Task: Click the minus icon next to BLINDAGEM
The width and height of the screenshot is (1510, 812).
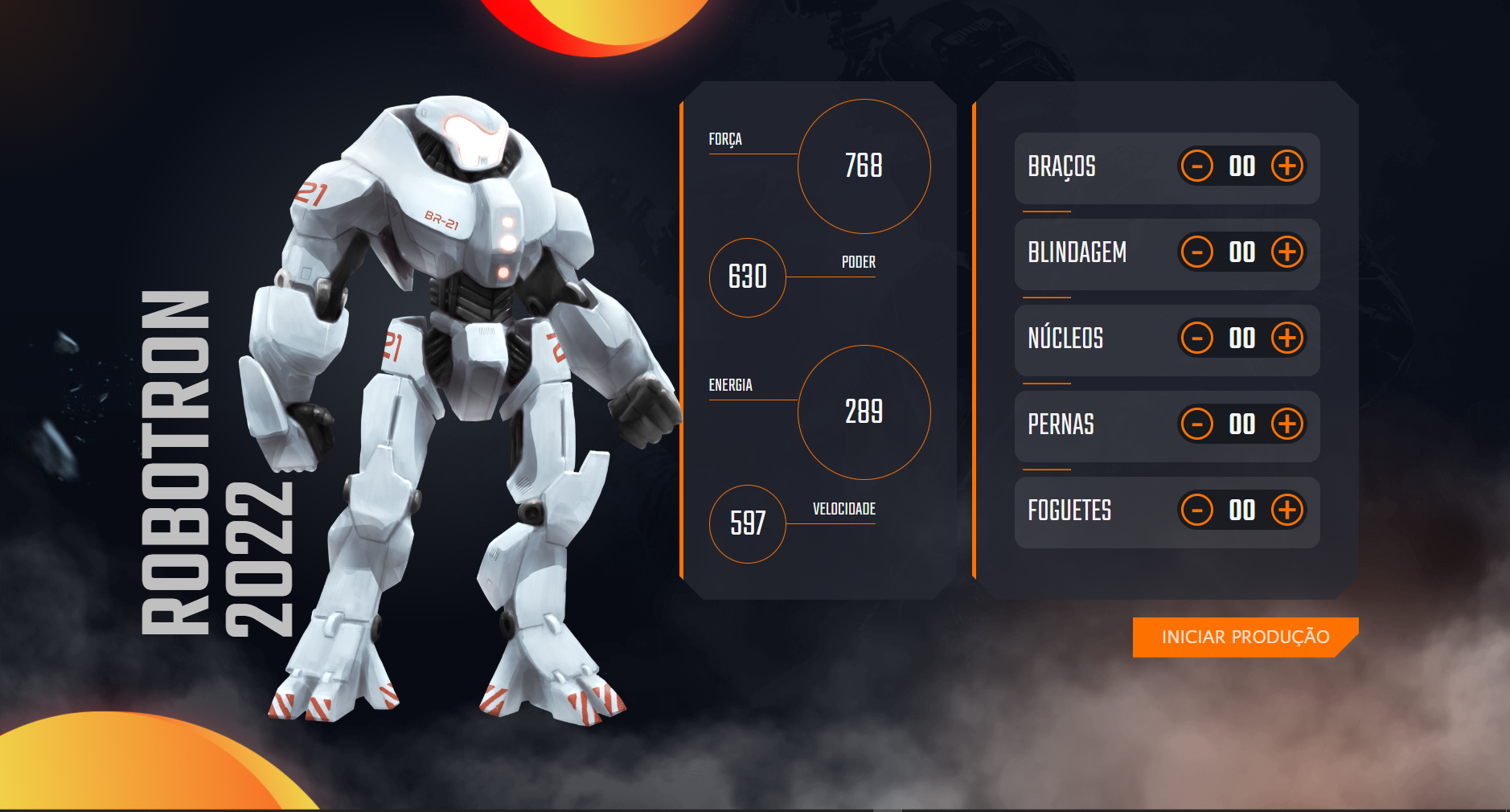Action: click(x=1197, y=252)
